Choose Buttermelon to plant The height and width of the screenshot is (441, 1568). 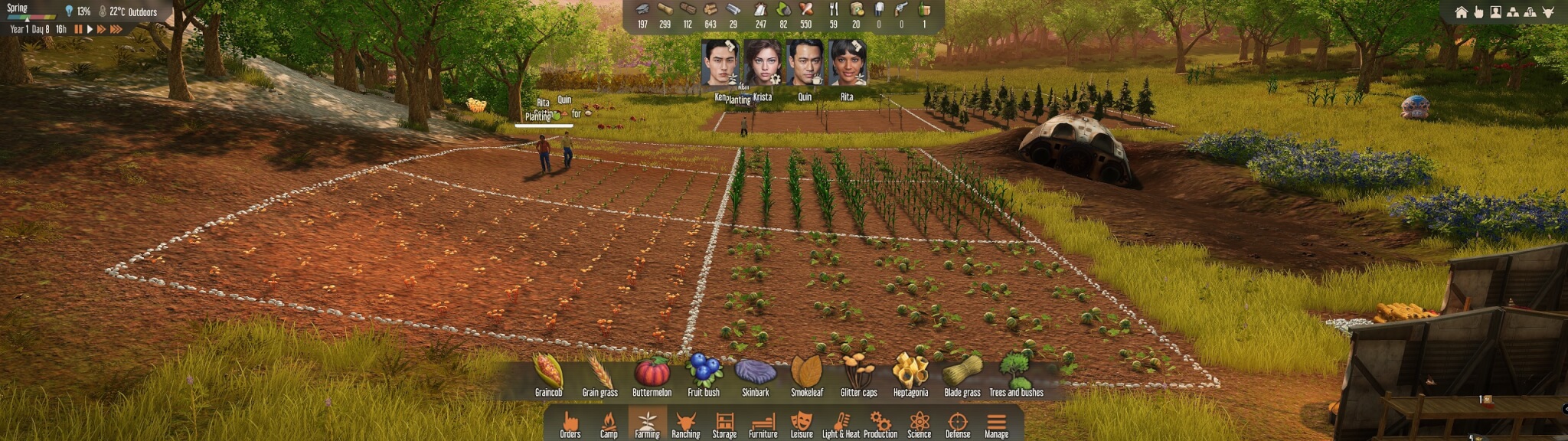652,374
